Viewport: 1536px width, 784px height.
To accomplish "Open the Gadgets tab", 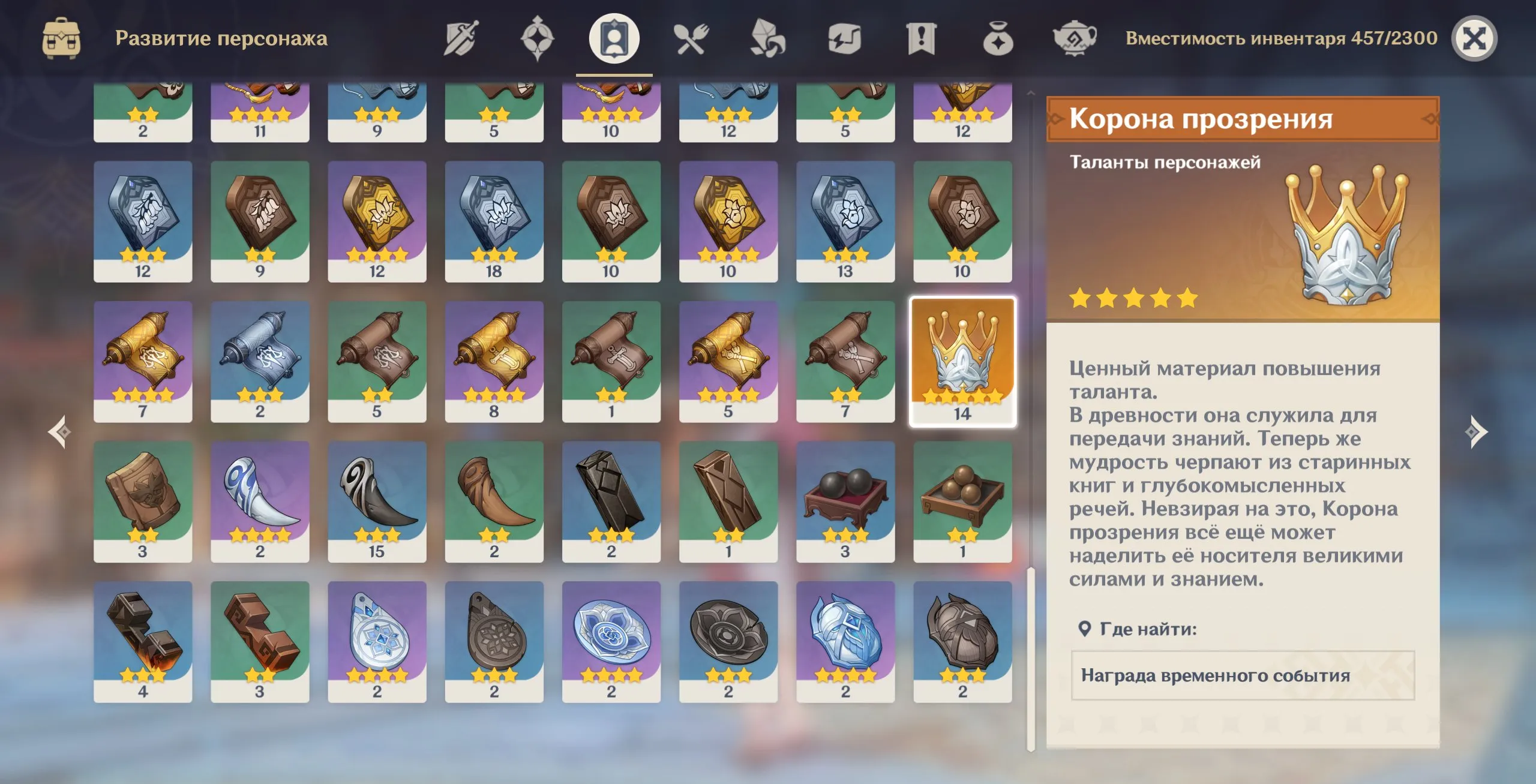I will 844,39.
